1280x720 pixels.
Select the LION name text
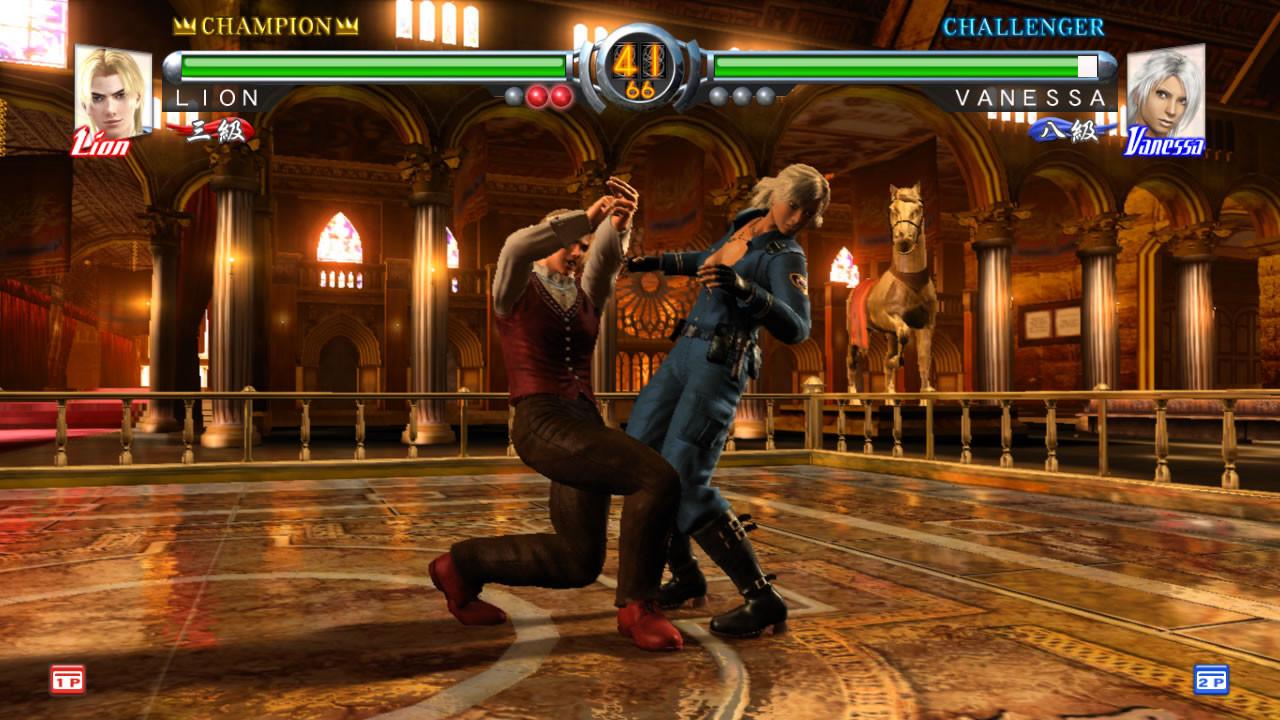218,97
